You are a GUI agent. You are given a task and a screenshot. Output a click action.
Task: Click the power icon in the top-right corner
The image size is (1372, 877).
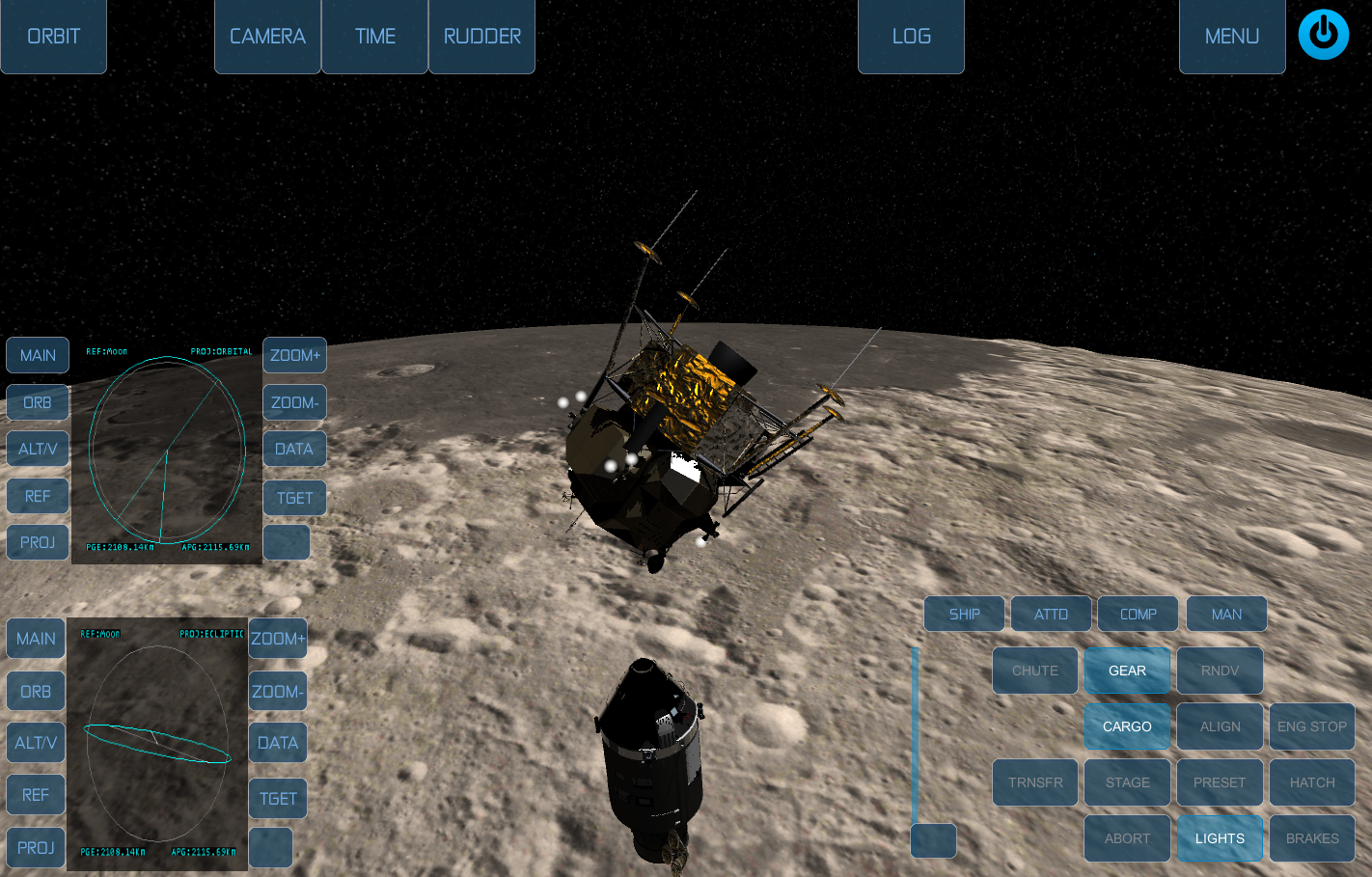click(1323, 35)
